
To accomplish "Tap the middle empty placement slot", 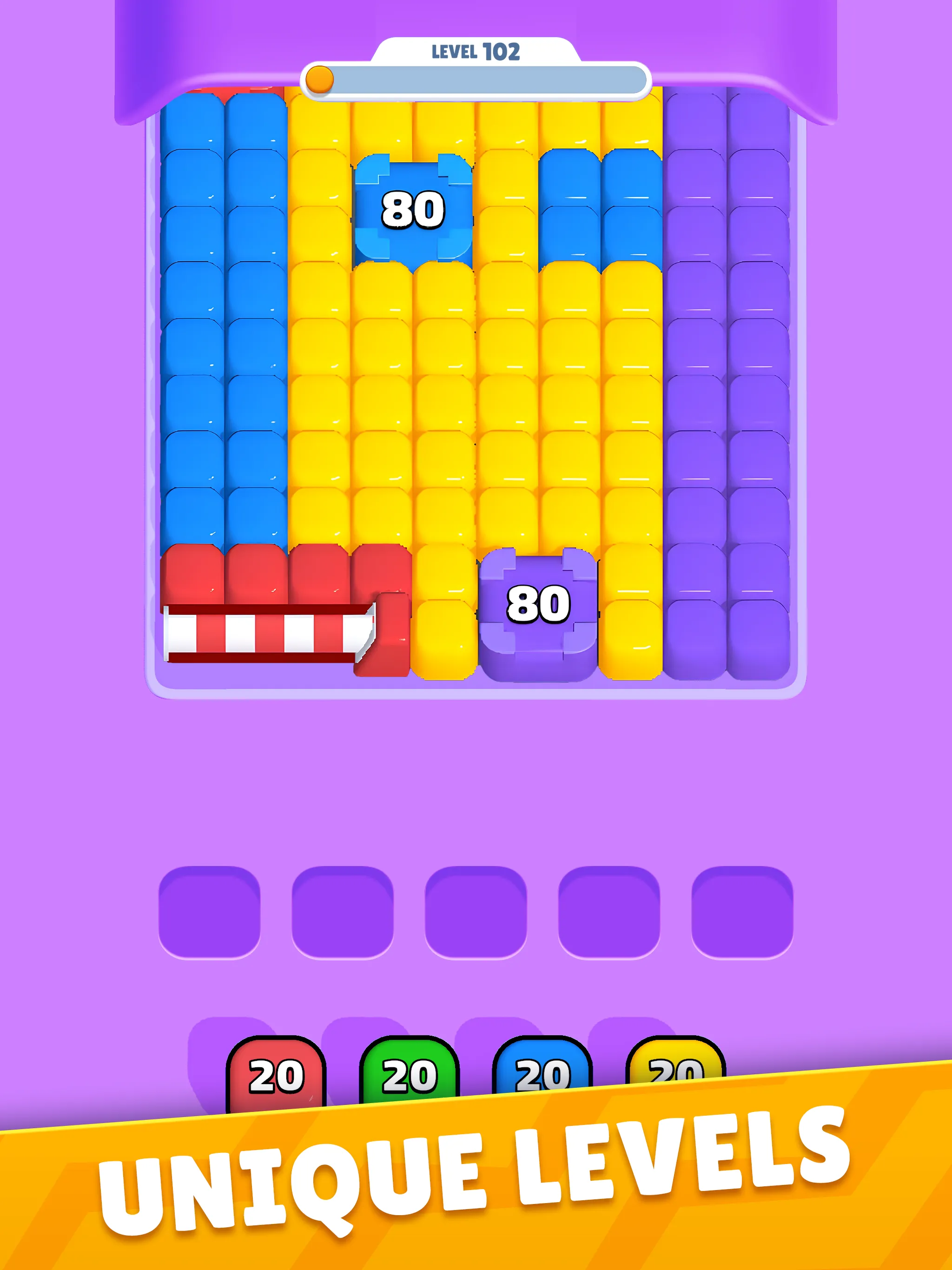I will click(476, 913).
